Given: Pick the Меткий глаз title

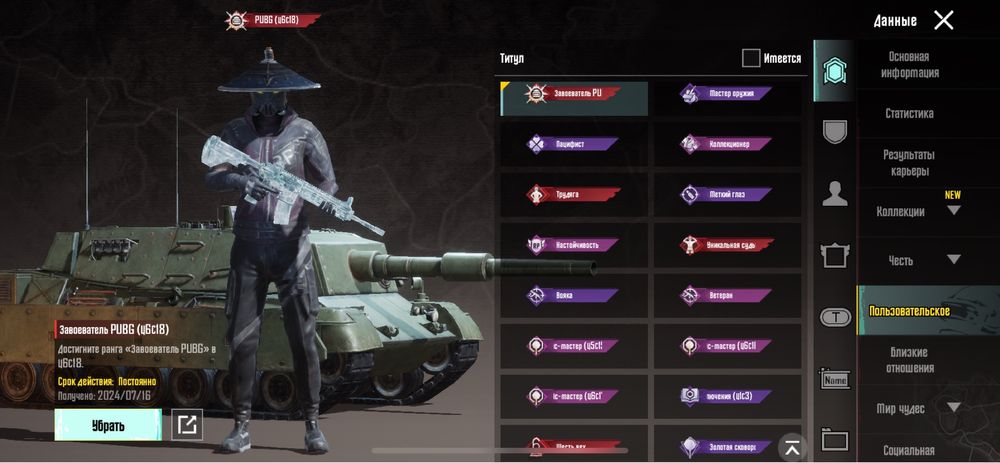Looking at the screenshot, I should tap(727, 195).
